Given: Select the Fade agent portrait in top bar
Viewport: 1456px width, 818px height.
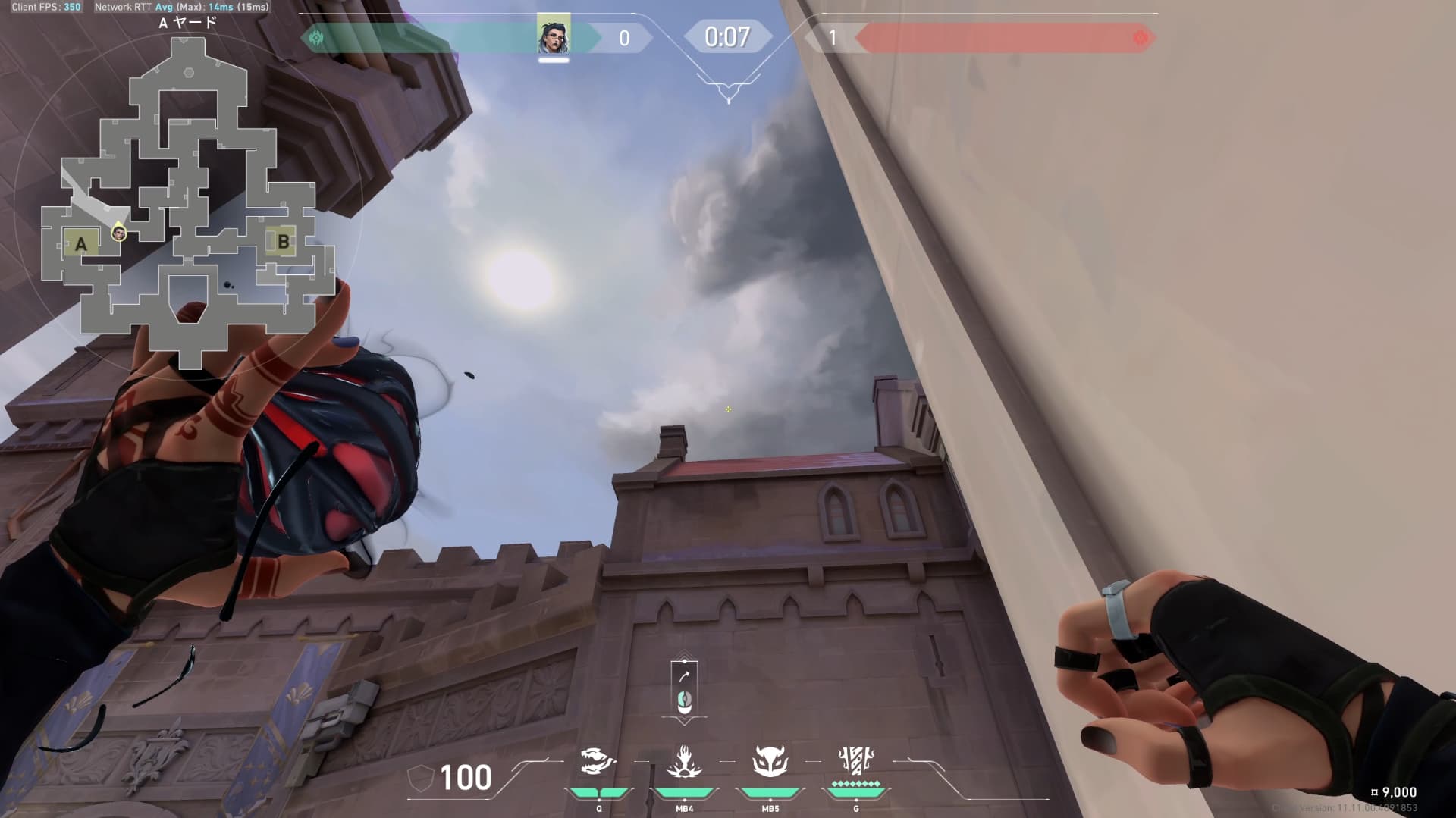Looking at the screenshot, I should [554, 34].
